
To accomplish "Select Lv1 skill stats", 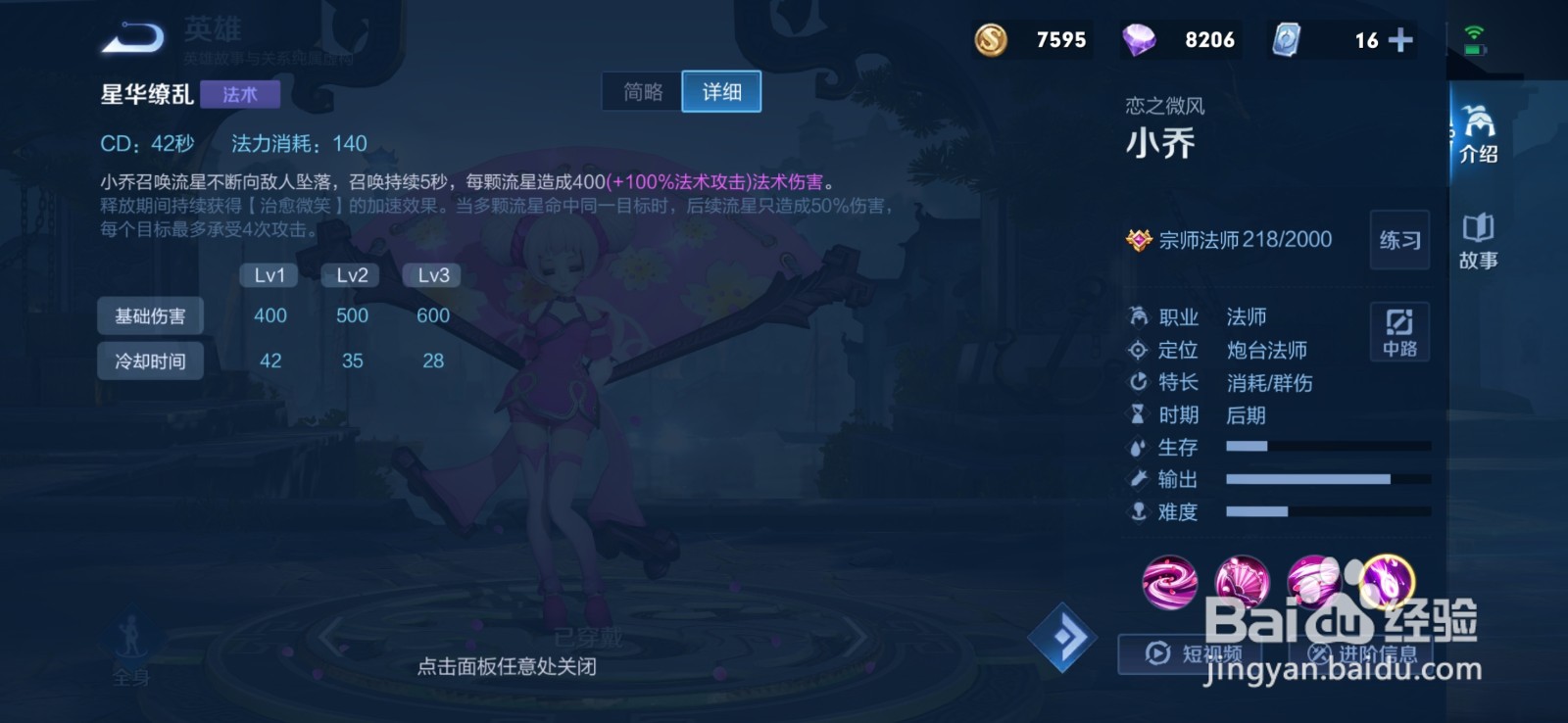I will click(x=268, y=275).
